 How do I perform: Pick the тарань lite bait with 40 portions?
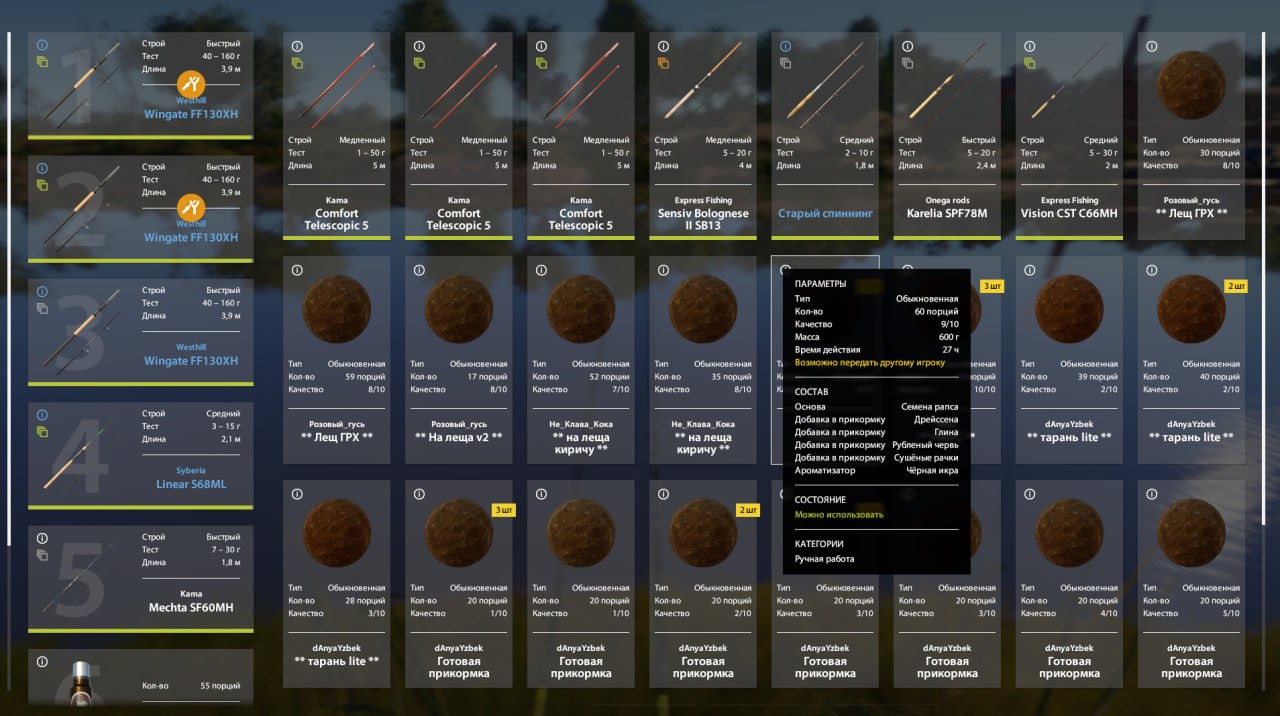tap(1191, 359)
